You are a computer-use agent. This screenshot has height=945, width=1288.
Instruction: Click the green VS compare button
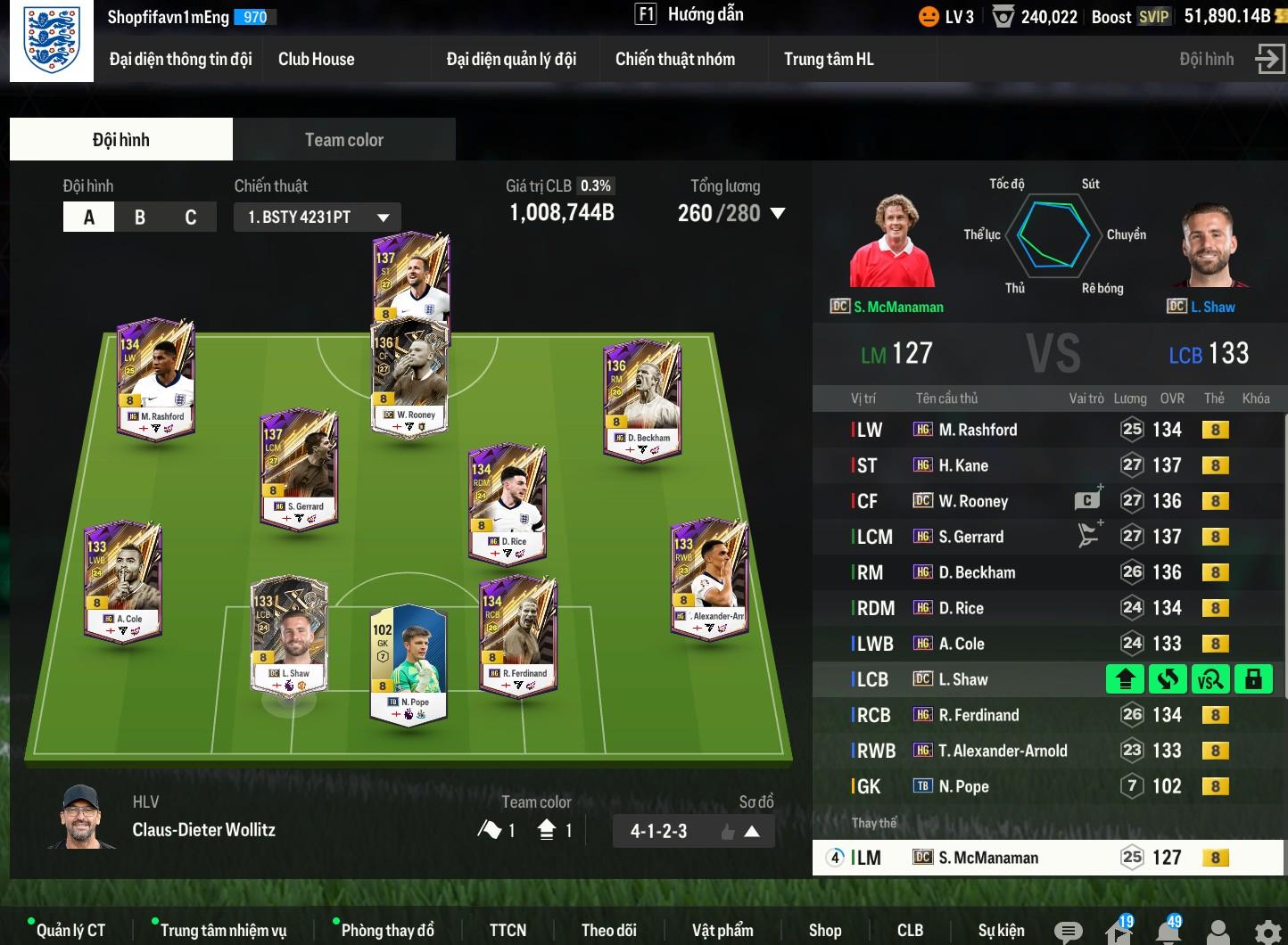pyautogui.click(x=1210, y=679)
